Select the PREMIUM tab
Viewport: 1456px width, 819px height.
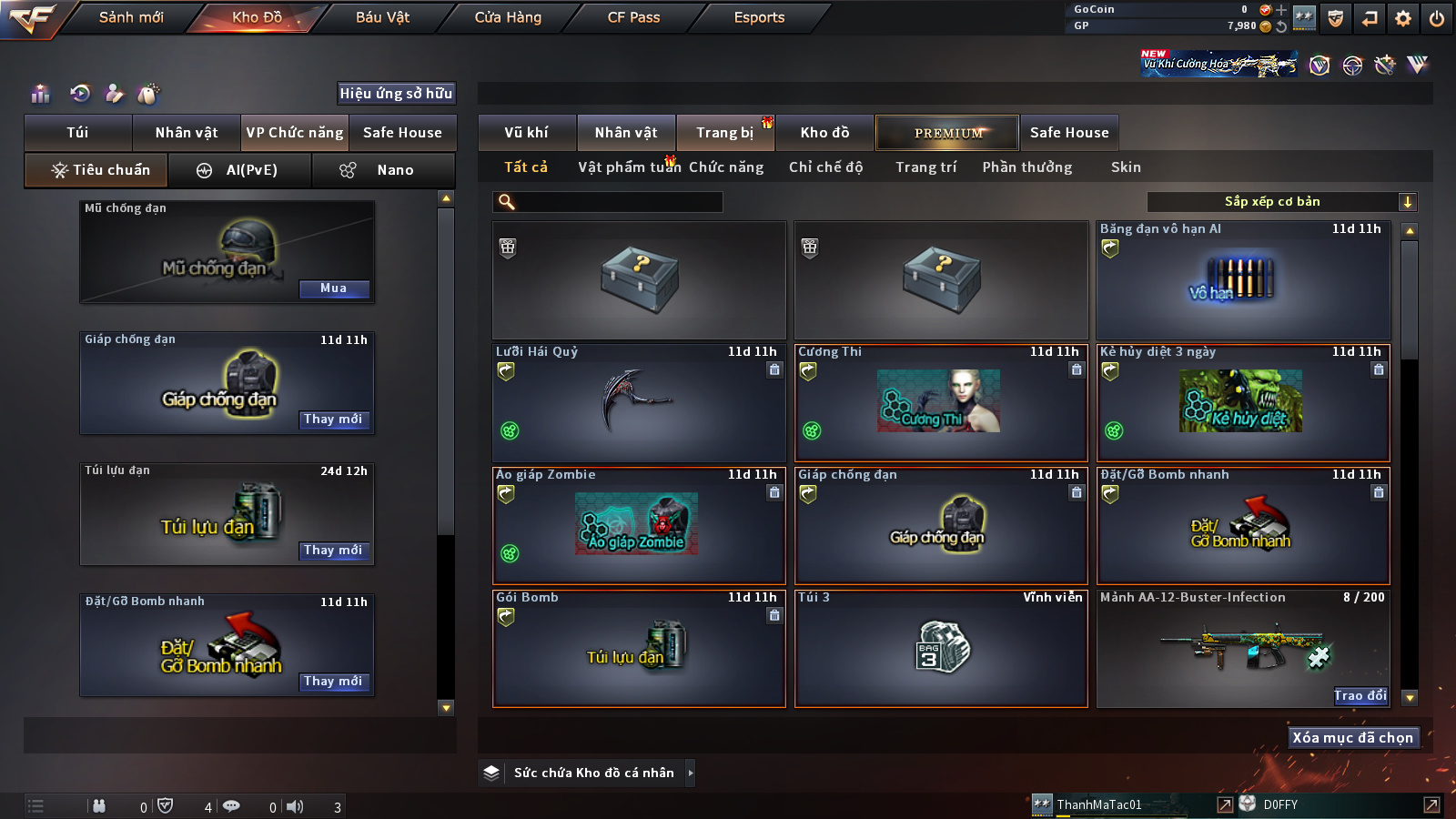pos(948,133)
